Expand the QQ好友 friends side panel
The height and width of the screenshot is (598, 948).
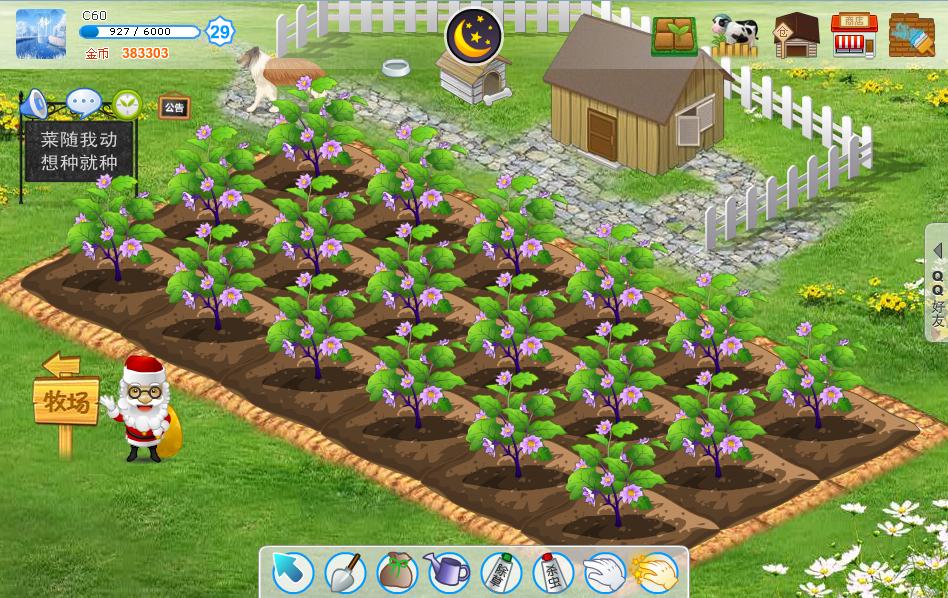(x=937, y=285)
